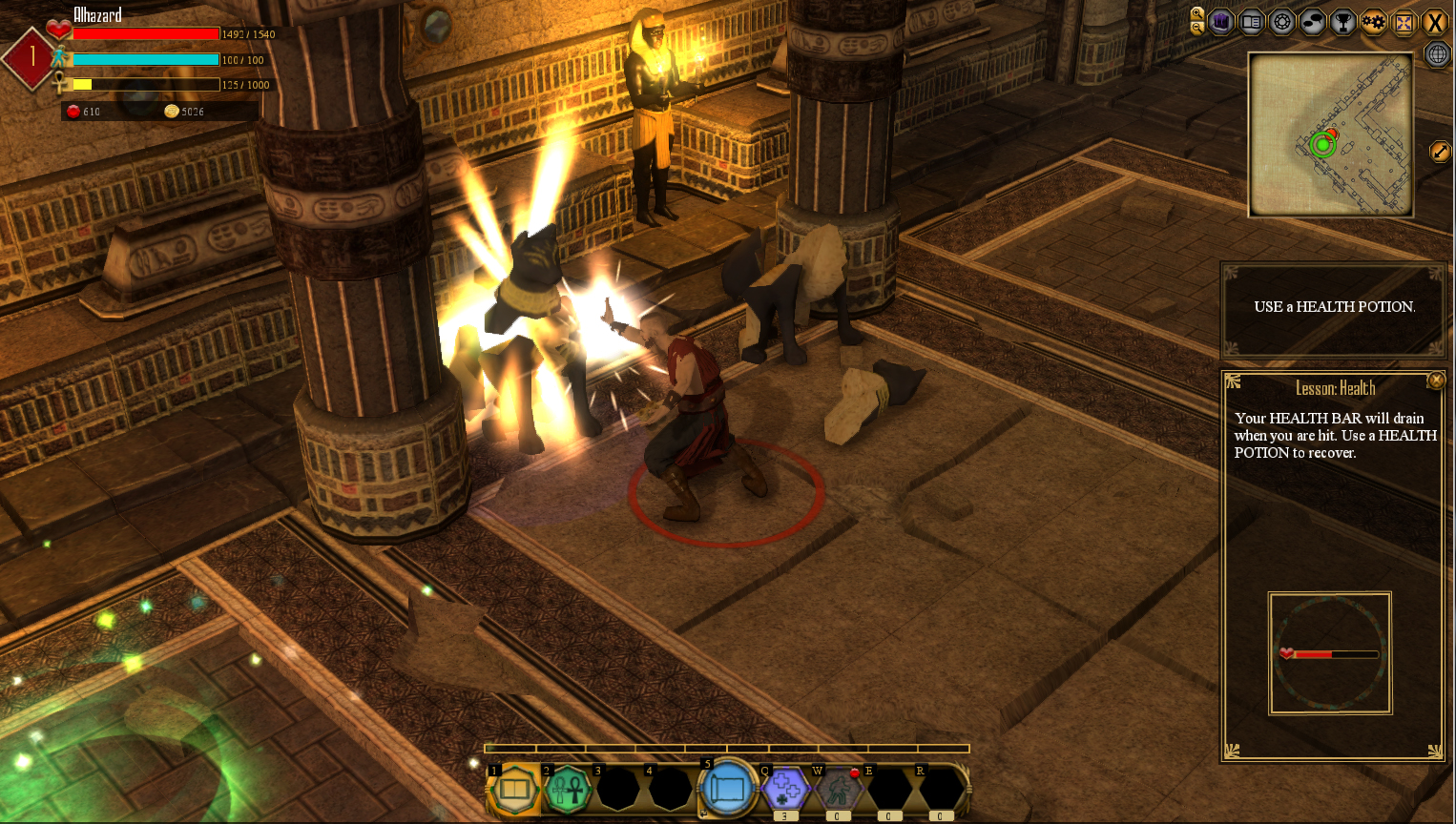Use the health potion in slot Q
This screenshot has height=824, width=1456.
(x=786, y=790)
